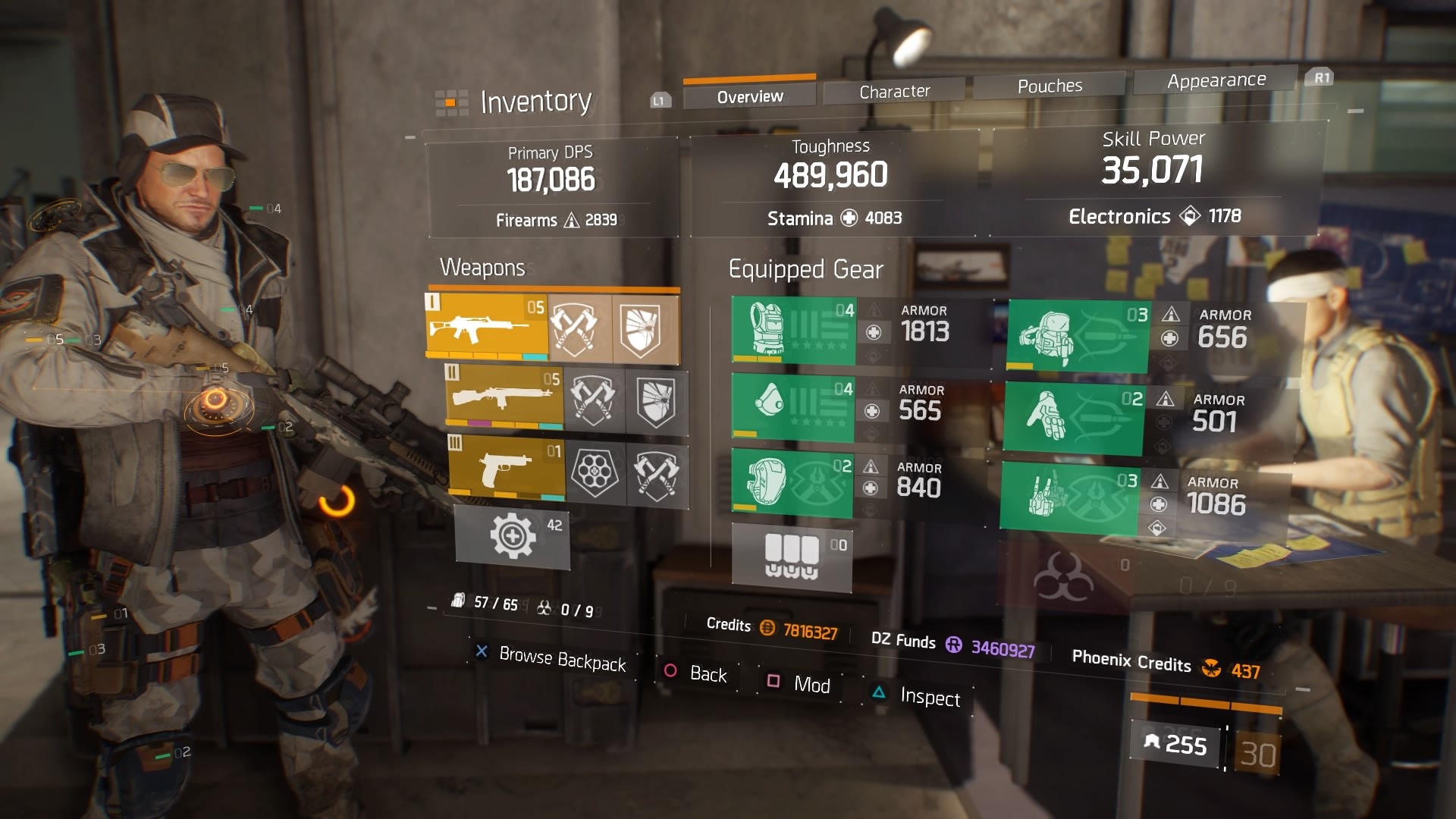Choose the Mod option

(811, 685)
